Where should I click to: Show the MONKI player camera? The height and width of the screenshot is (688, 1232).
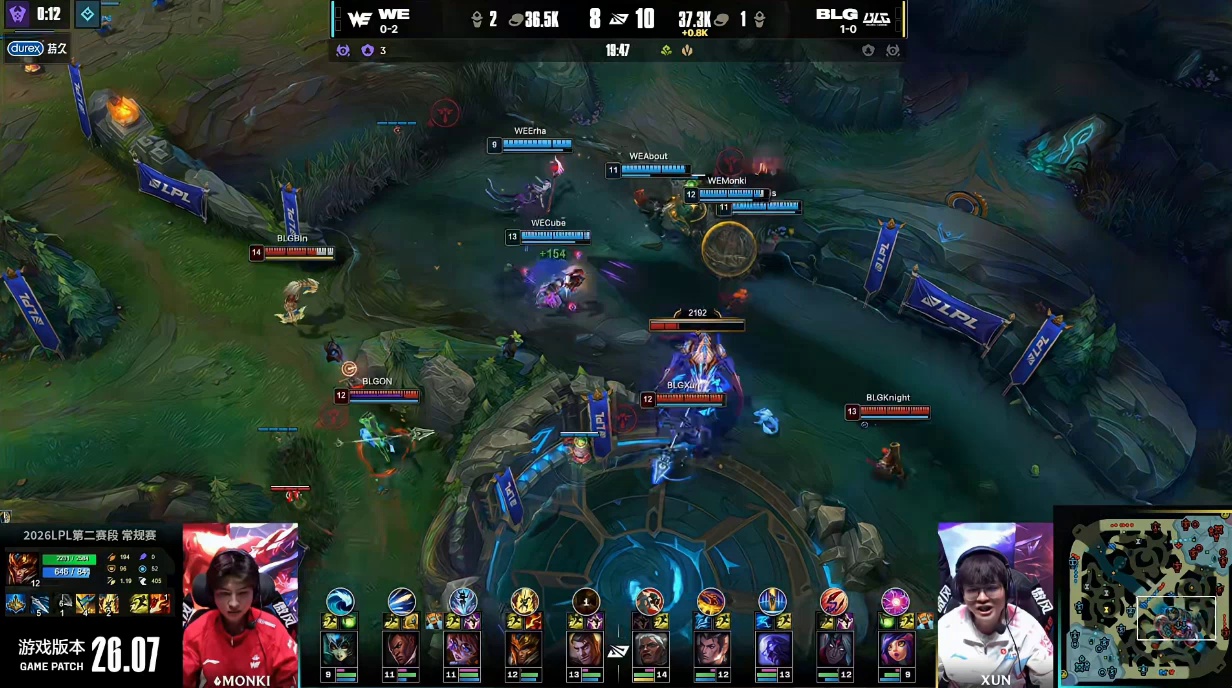[240, 605]
